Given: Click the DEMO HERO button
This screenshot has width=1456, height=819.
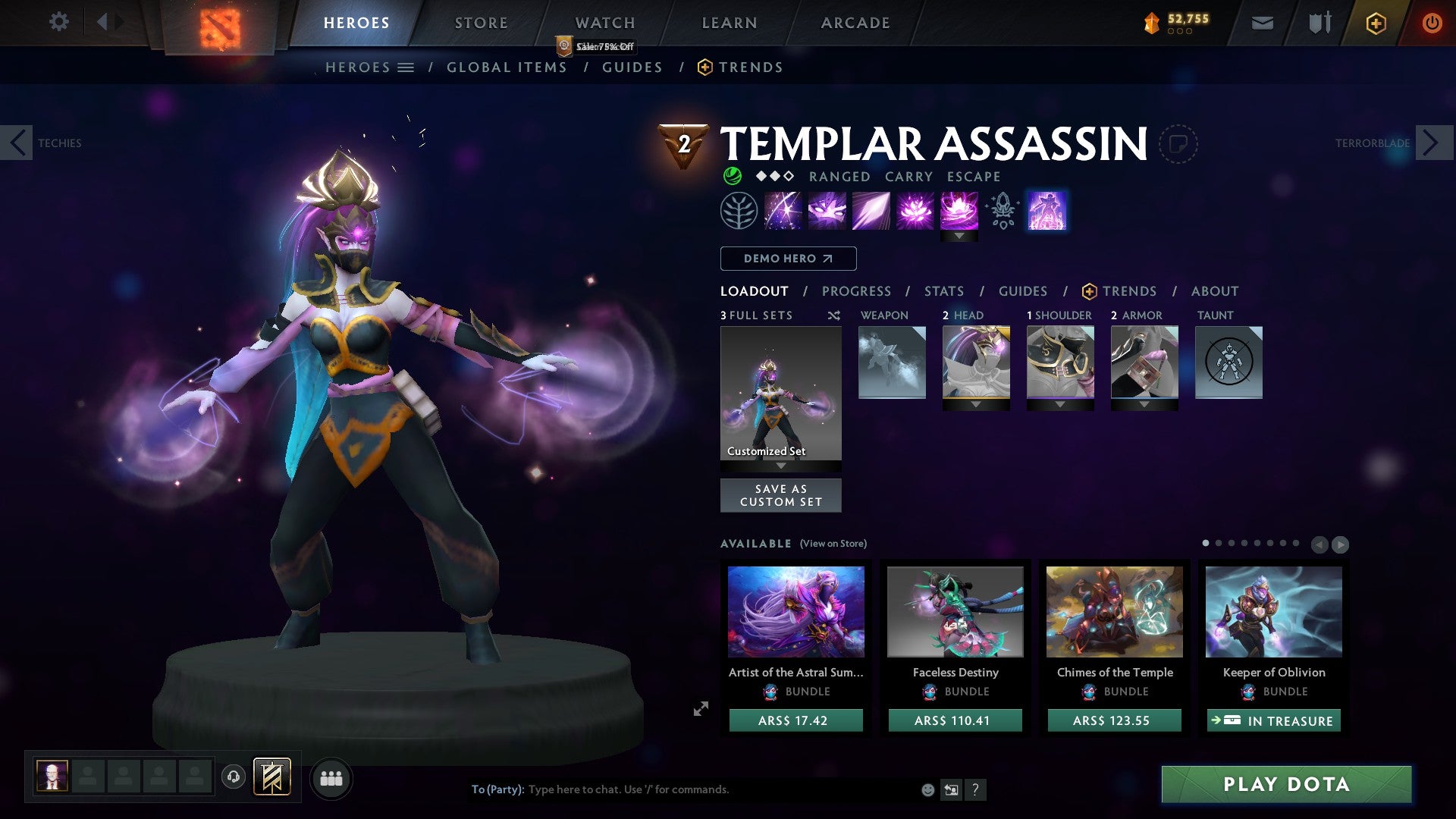Looking at the screenshot, I should (787, 258).
